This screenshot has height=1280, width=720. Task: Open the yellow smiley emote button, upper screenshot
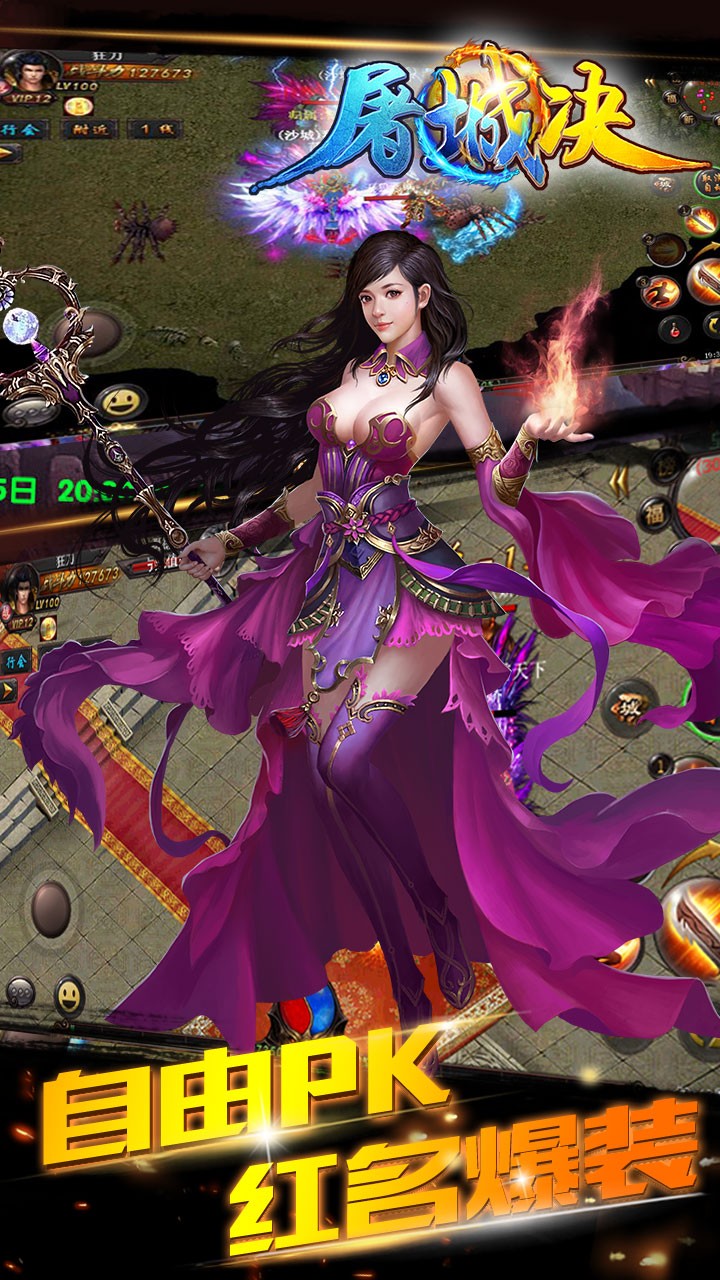point(122,402)
